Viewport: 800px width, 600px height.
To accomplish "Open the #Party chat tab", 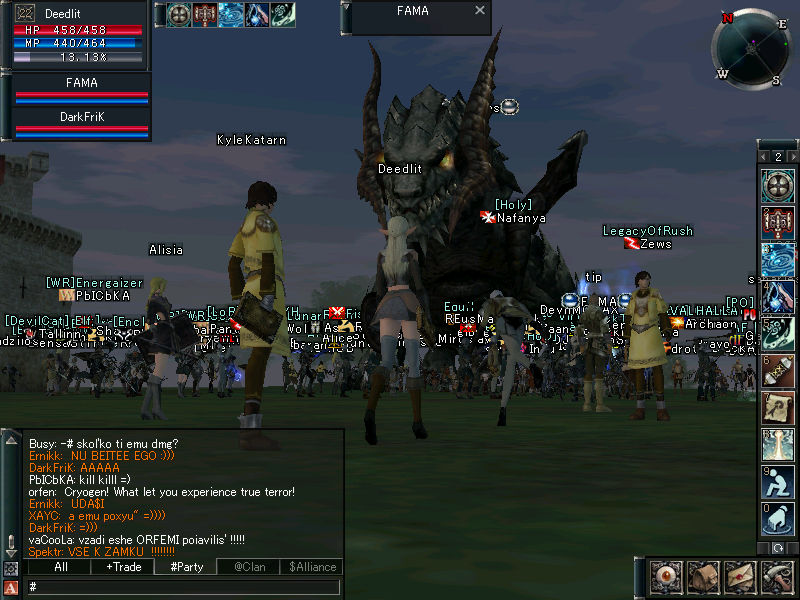I will pos(186,567).
